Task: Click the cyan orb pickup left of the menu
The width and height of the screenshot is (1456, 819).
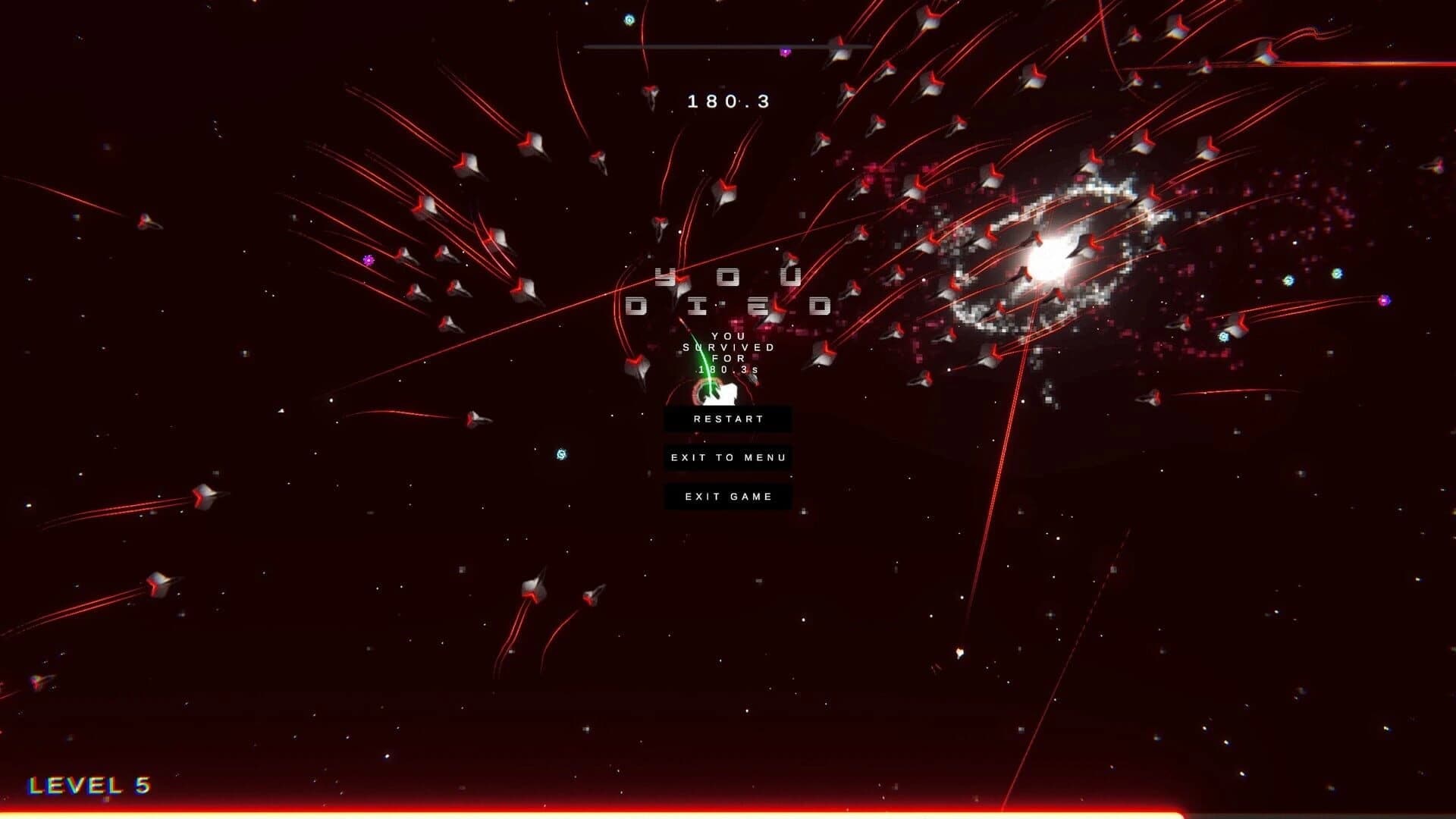Action: pyautogui.click(x=561, y=454)
